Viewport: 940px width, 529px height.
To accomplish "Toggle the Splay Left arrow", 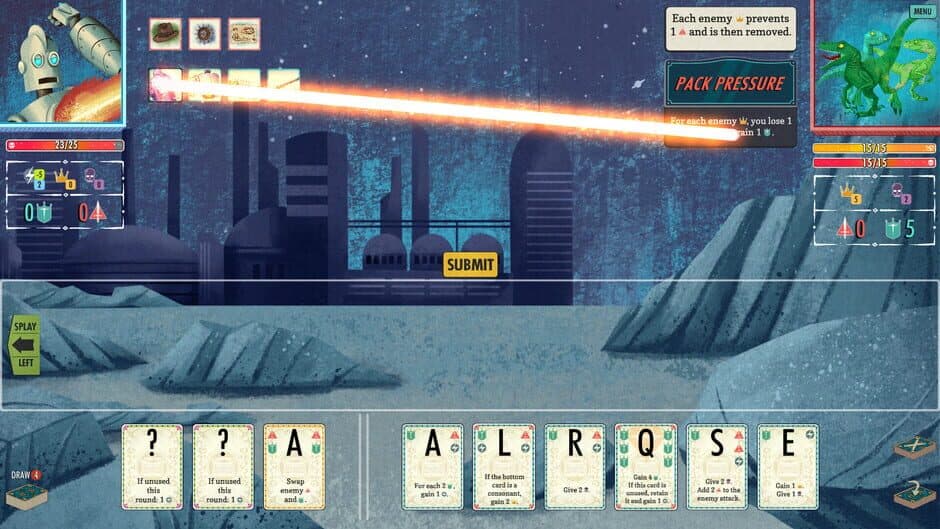I will (24, 345).
